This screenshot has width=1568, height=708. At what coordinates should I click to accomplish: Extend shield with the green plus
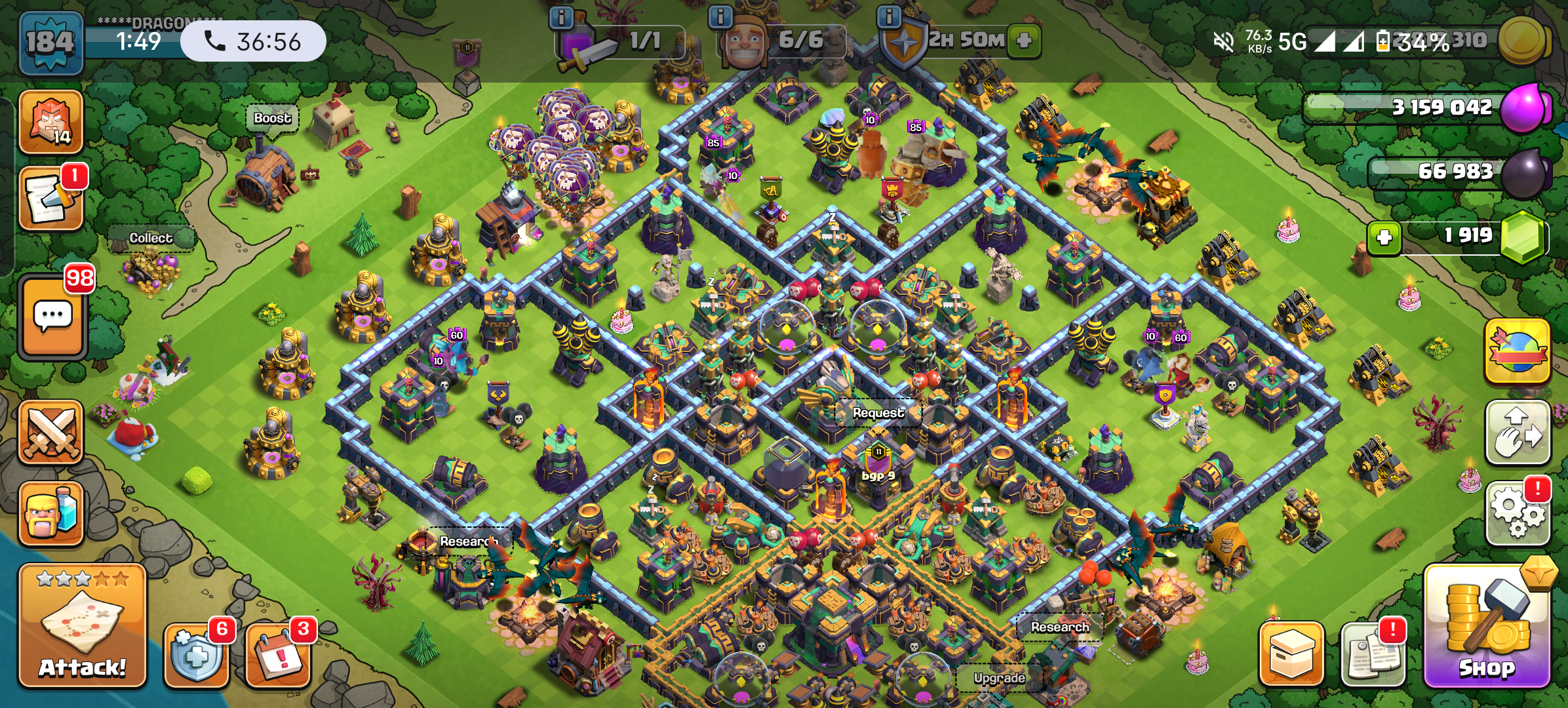click(x=1024, y=41)
